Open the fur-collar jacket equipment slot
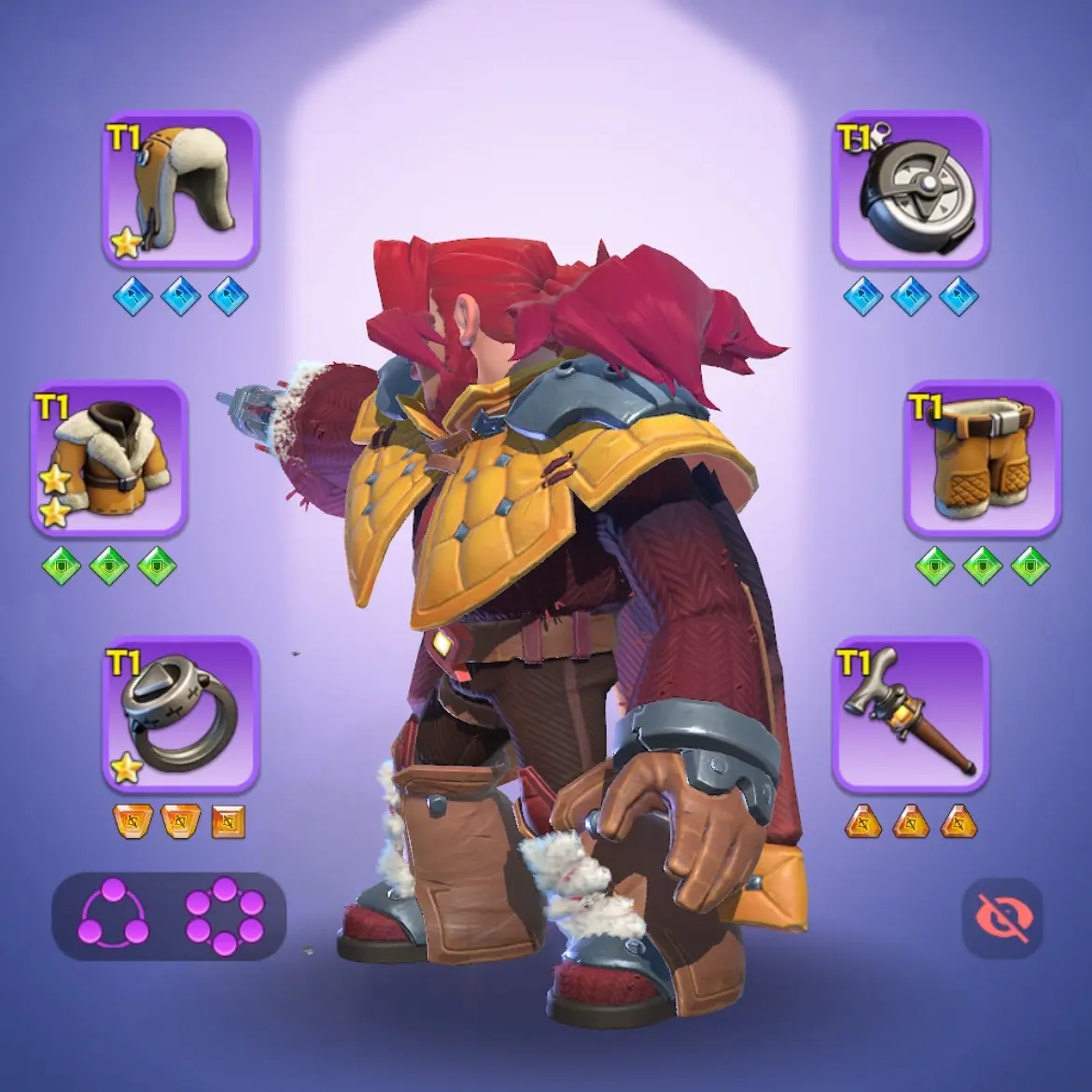The width and height of the screenshot is (1092, 1092). coord(110,459)
